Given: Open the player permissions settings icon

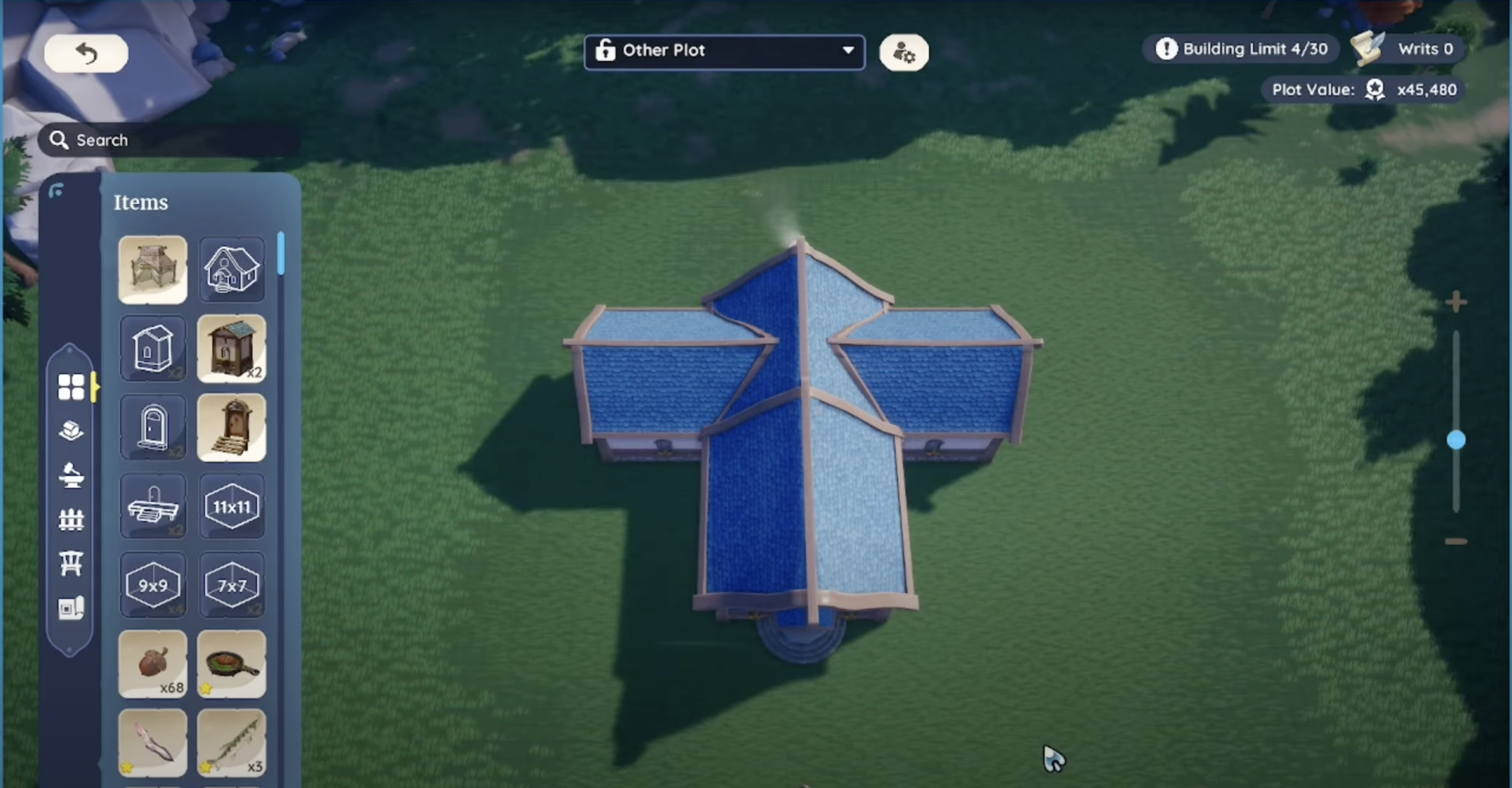Looking at the screenshot, I should (x=903, y=52).
